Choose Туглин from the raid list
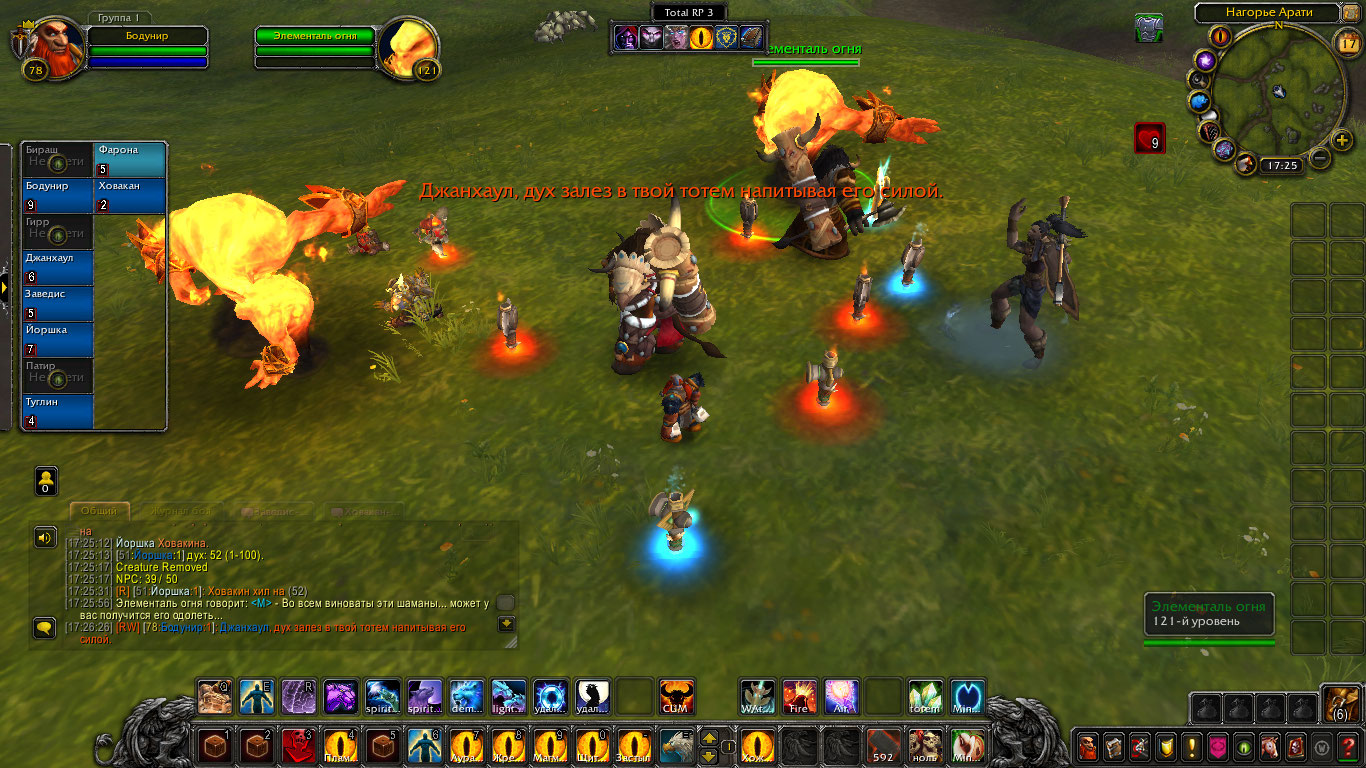Viewport: 1366px width, 768px height. (58, 411)
